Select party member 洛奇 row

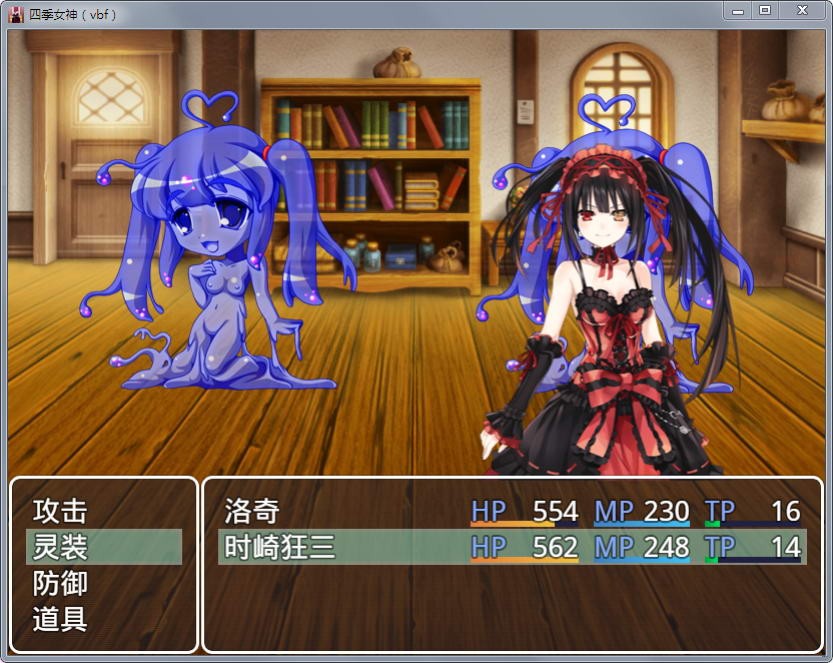click(x=512, y=512)
